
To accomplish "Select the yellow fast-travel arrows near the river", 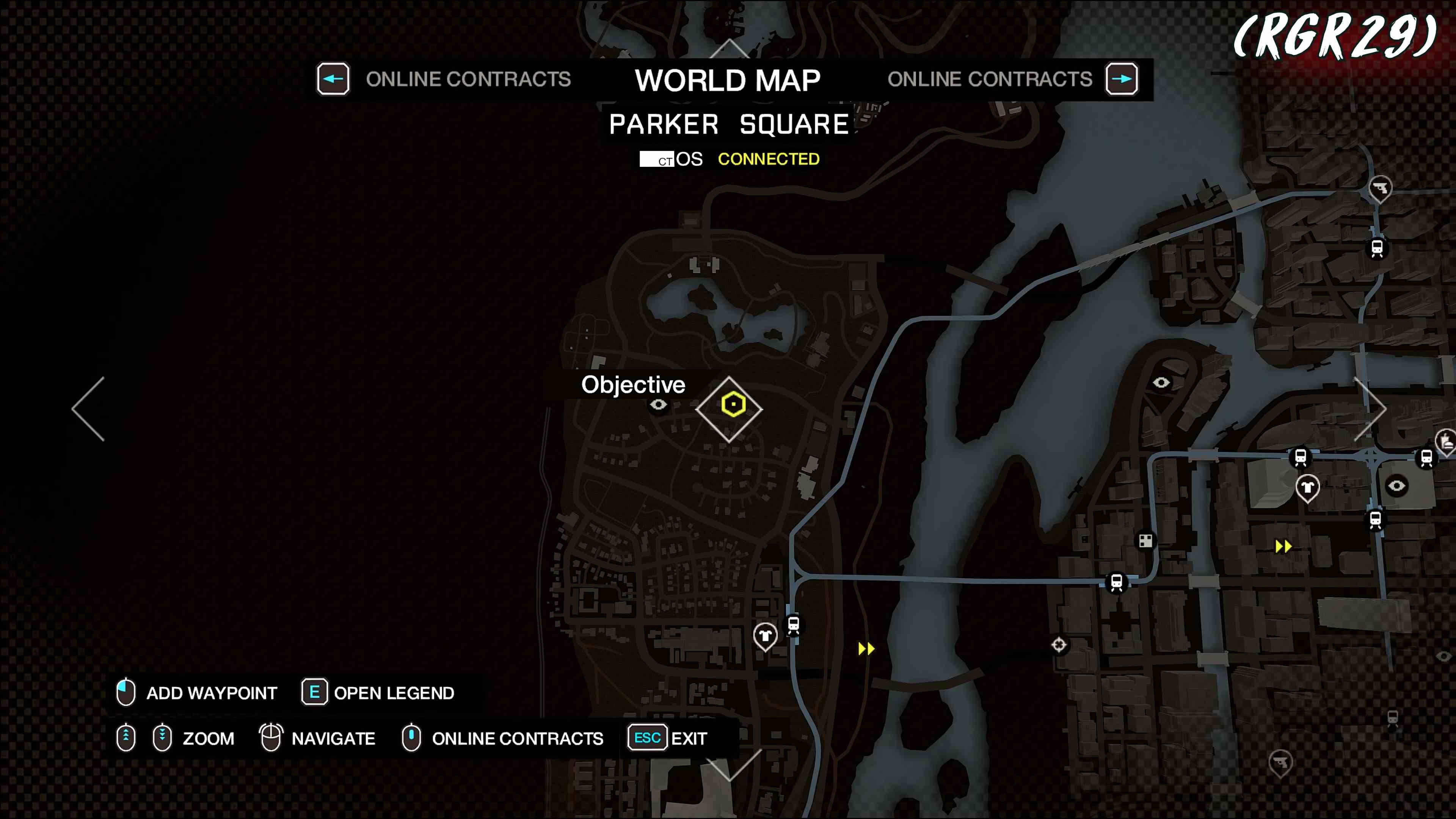I will coord(866,648).
